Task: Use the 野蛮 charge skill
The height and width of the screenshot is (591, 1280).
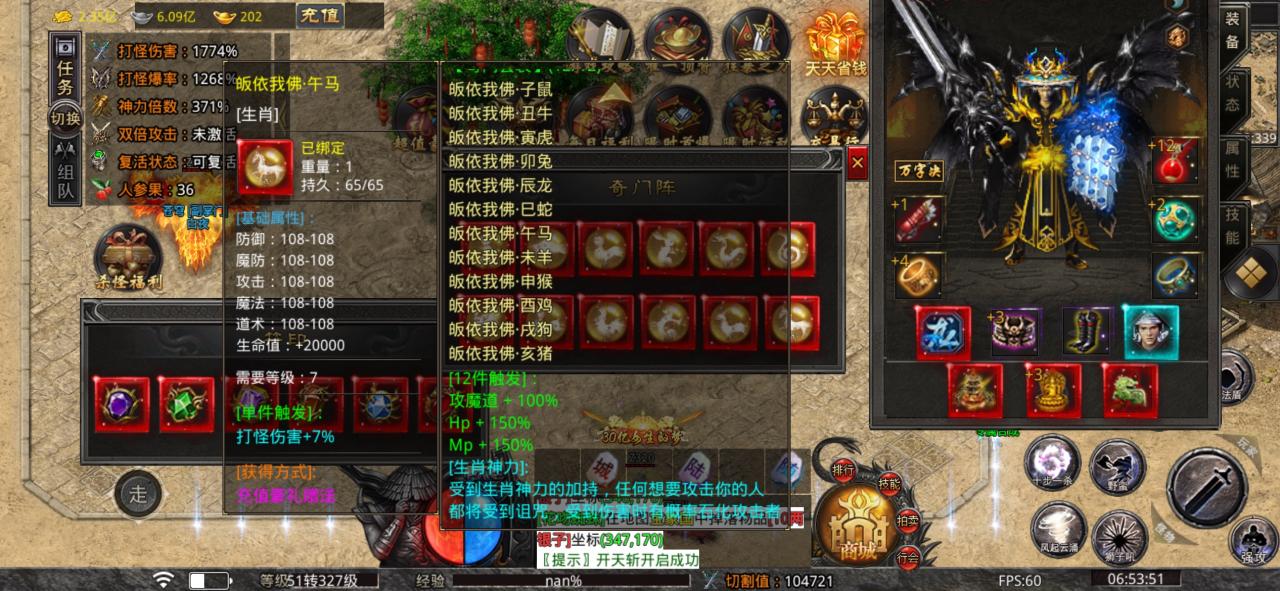Action: coord(1117,466)
